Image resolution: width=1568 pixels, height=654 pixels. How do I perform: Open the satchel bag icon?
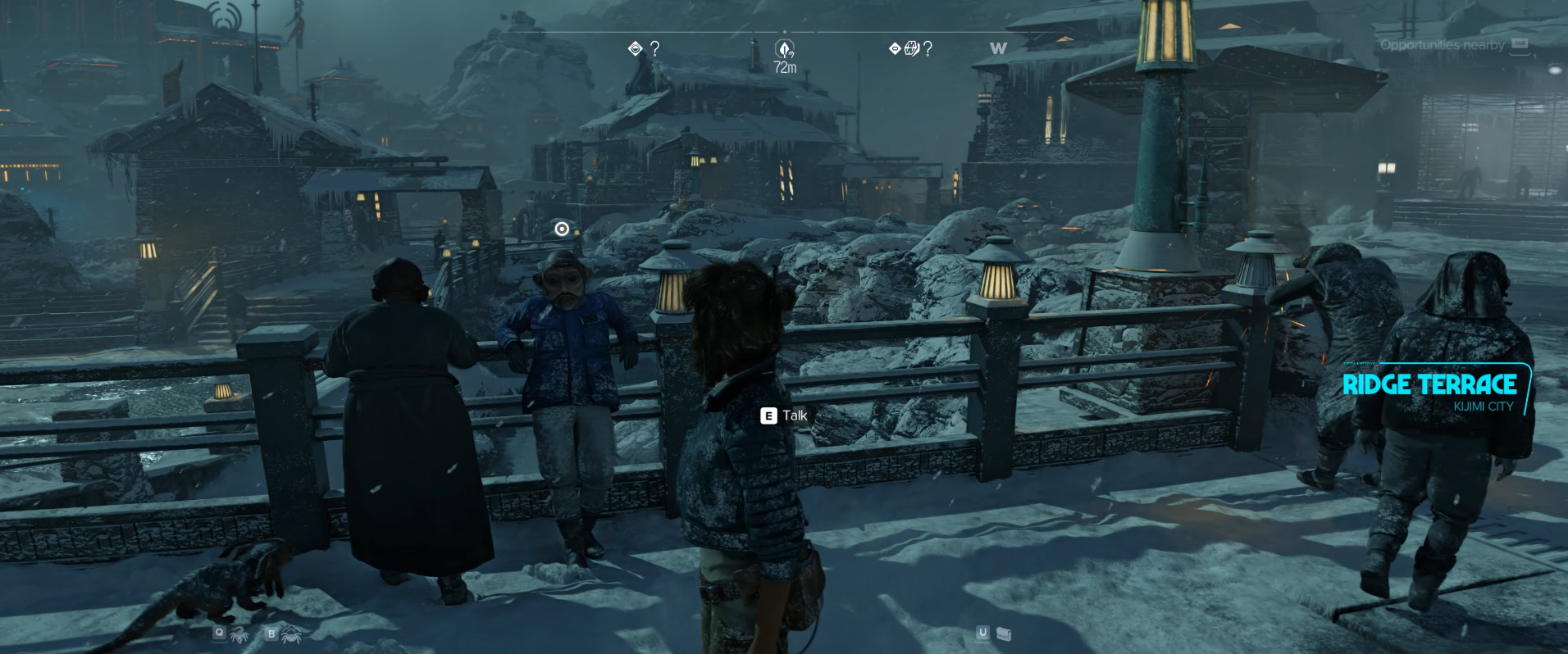[1004, 634]
